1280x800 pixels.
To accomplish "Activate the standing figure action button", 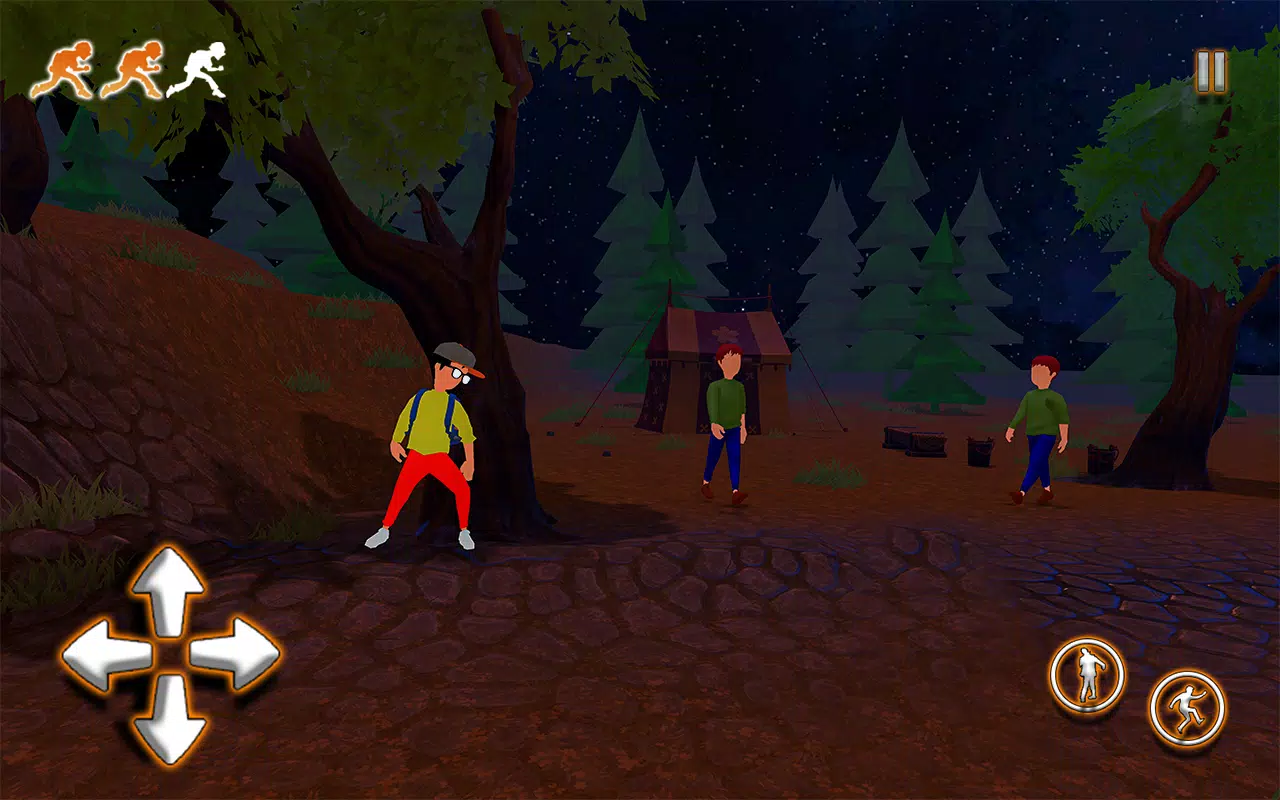I will coord(1087,676).
